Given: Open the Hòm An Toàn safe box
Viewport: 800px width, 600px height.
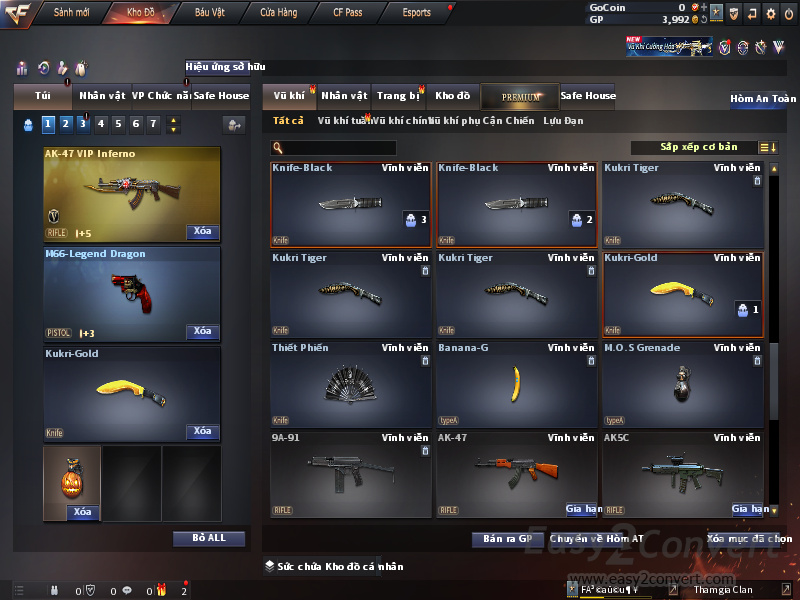Looking at the screenshot, I should pos(763,99).
